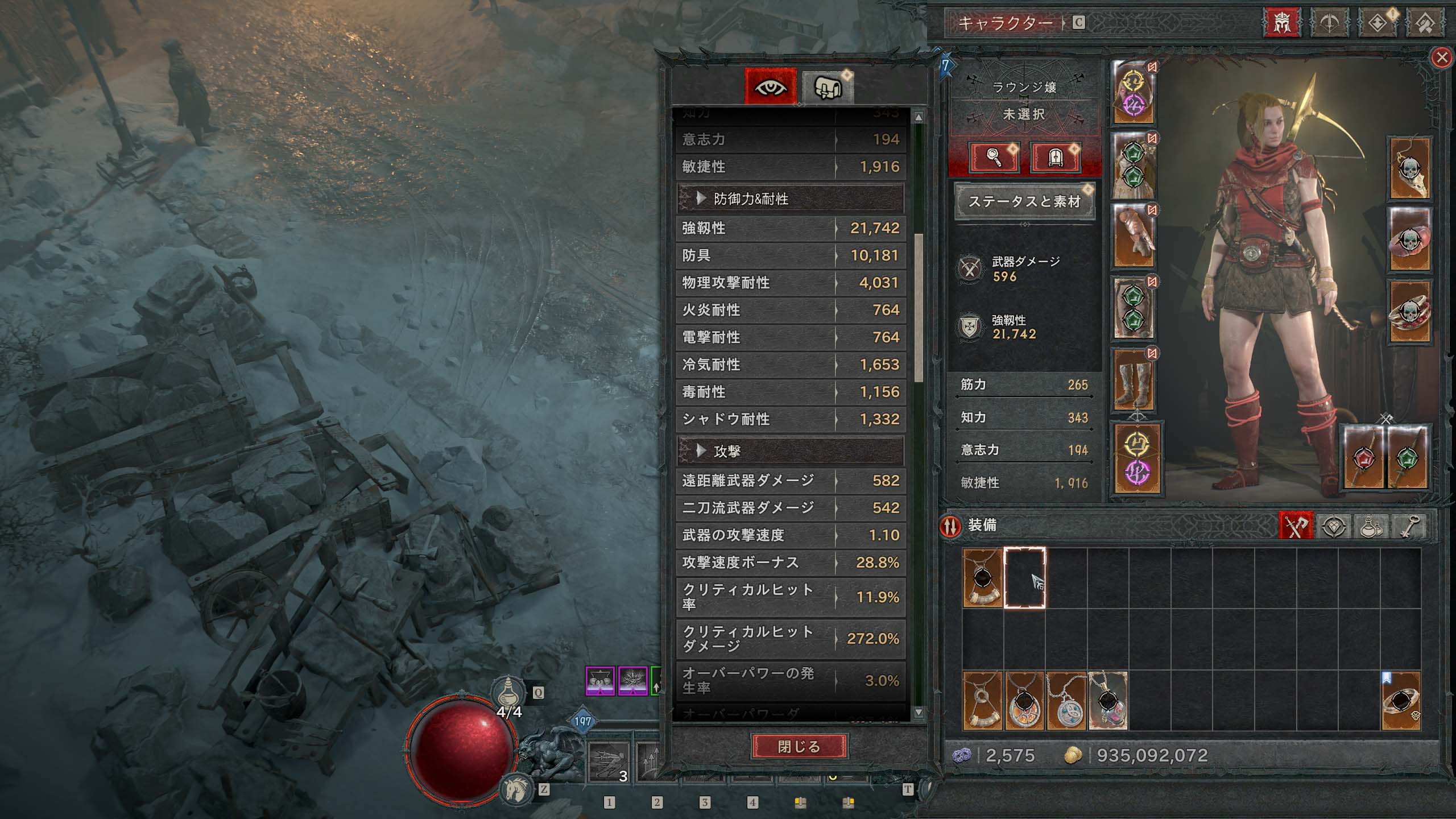Select the equipped amulet slot with skull
Viewport: 1456px width, 819px height.
click(1409, 168)
